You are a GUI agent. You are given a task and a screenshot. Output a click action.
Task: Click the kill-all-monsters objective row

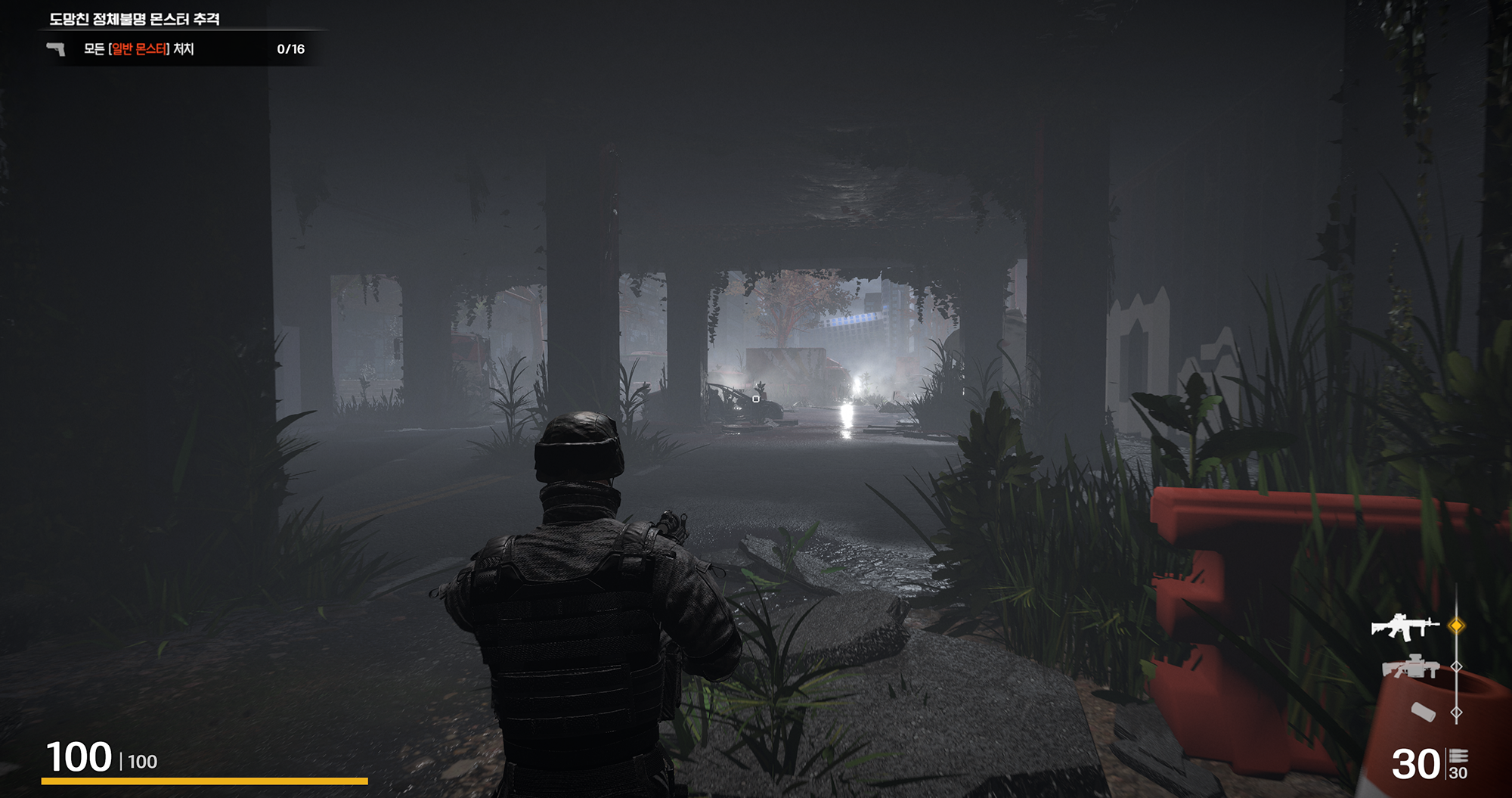pos(178,49)
